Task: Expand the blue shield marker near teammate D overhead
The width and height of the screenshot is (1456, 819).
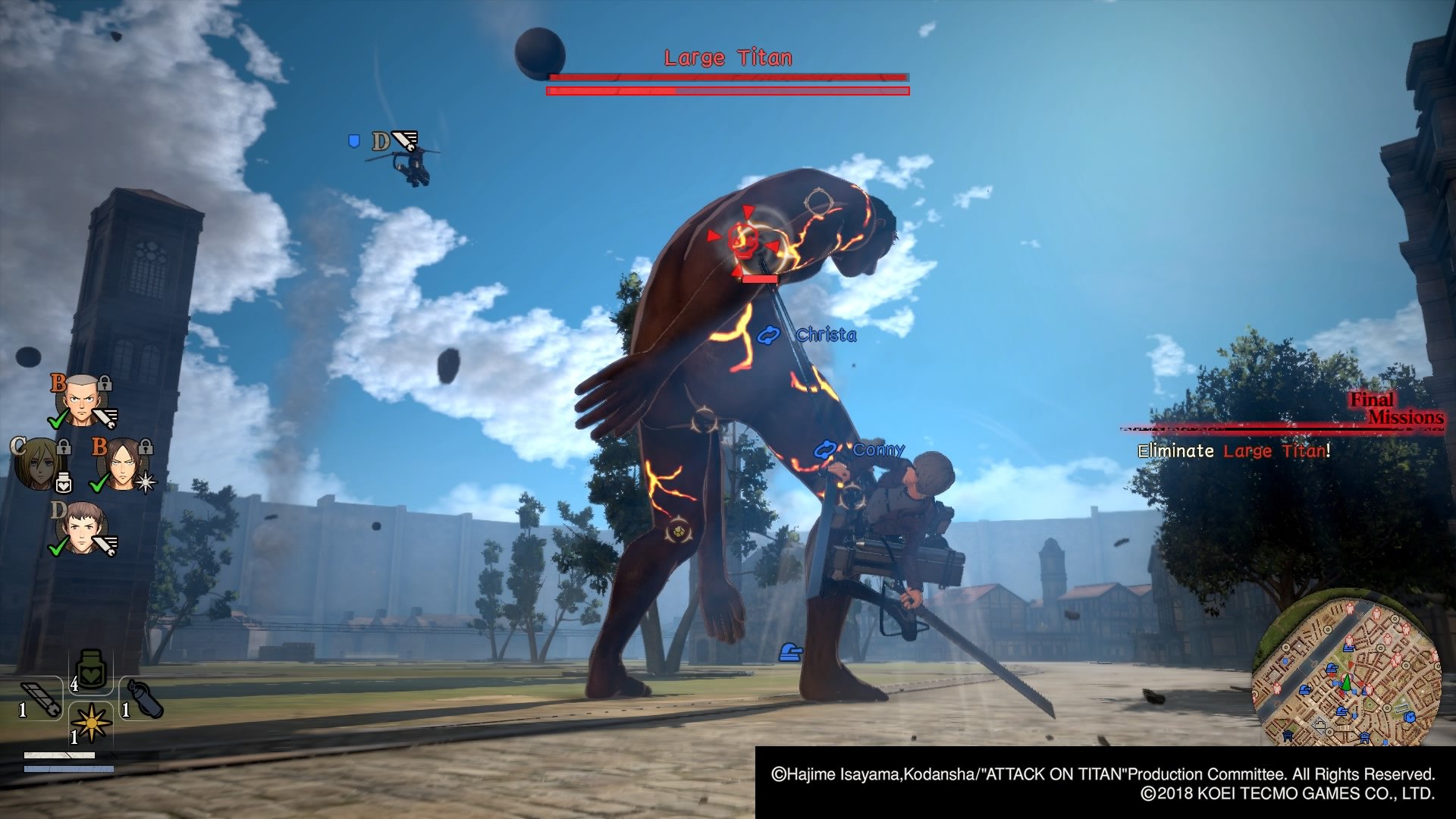Action: click(x=353, y=140)
